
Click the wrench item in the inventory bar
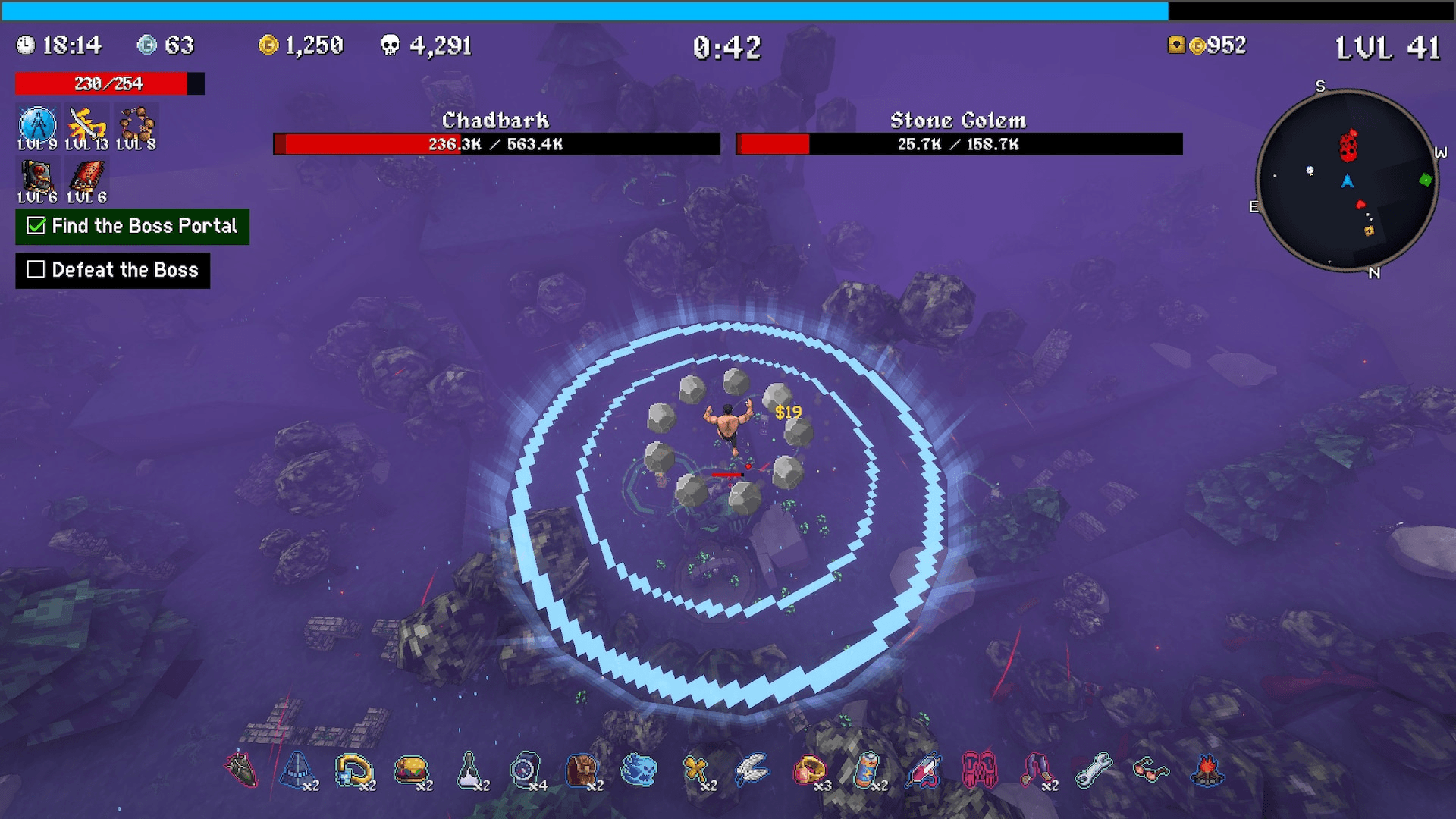pos(1092,771)
